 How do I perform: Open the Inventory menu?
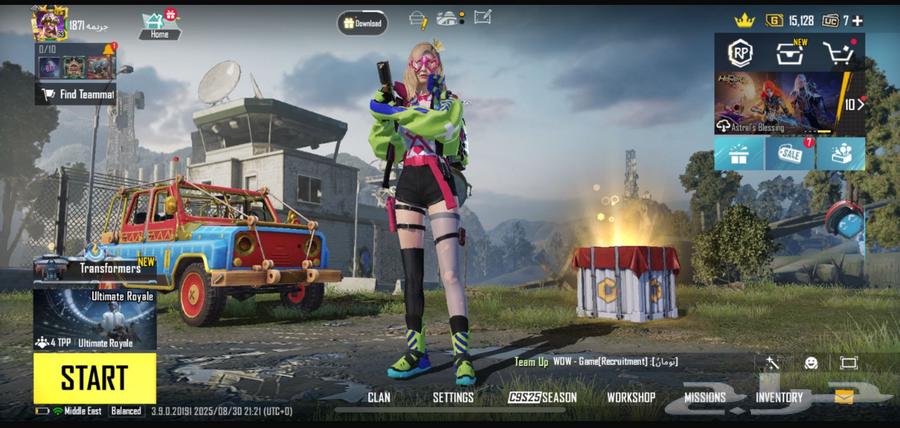[x=779, y=397]
